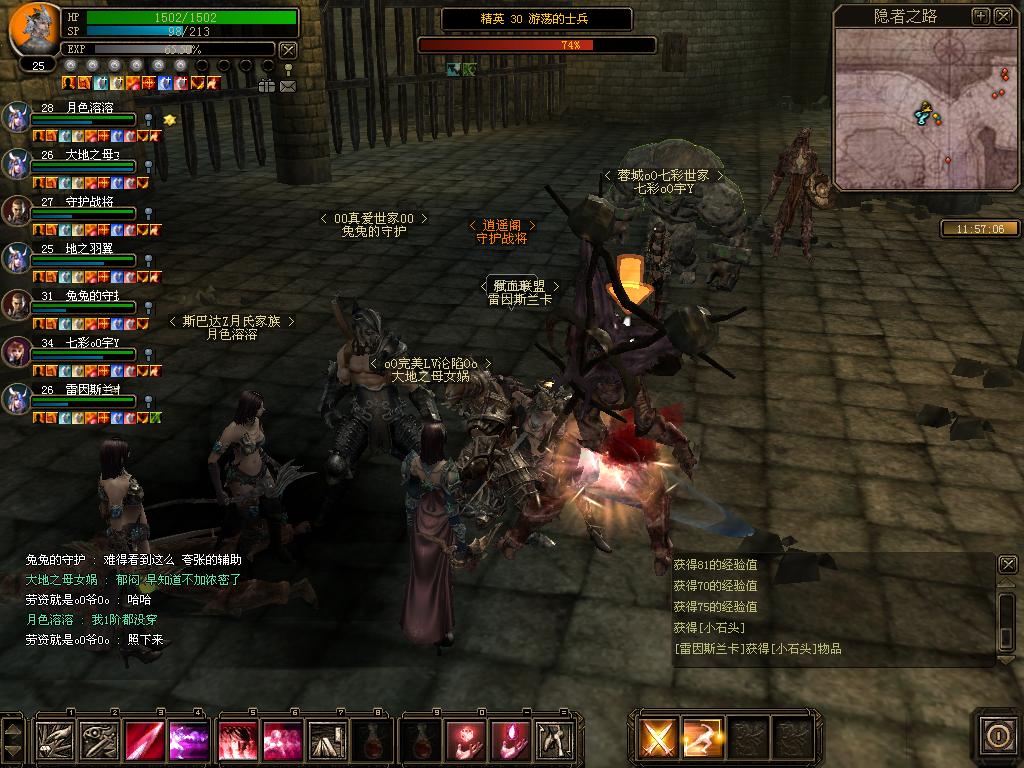Viewport: 1024px width, 768px height.
Task: Select party member 地之羽翼
Action: [18, 258]
